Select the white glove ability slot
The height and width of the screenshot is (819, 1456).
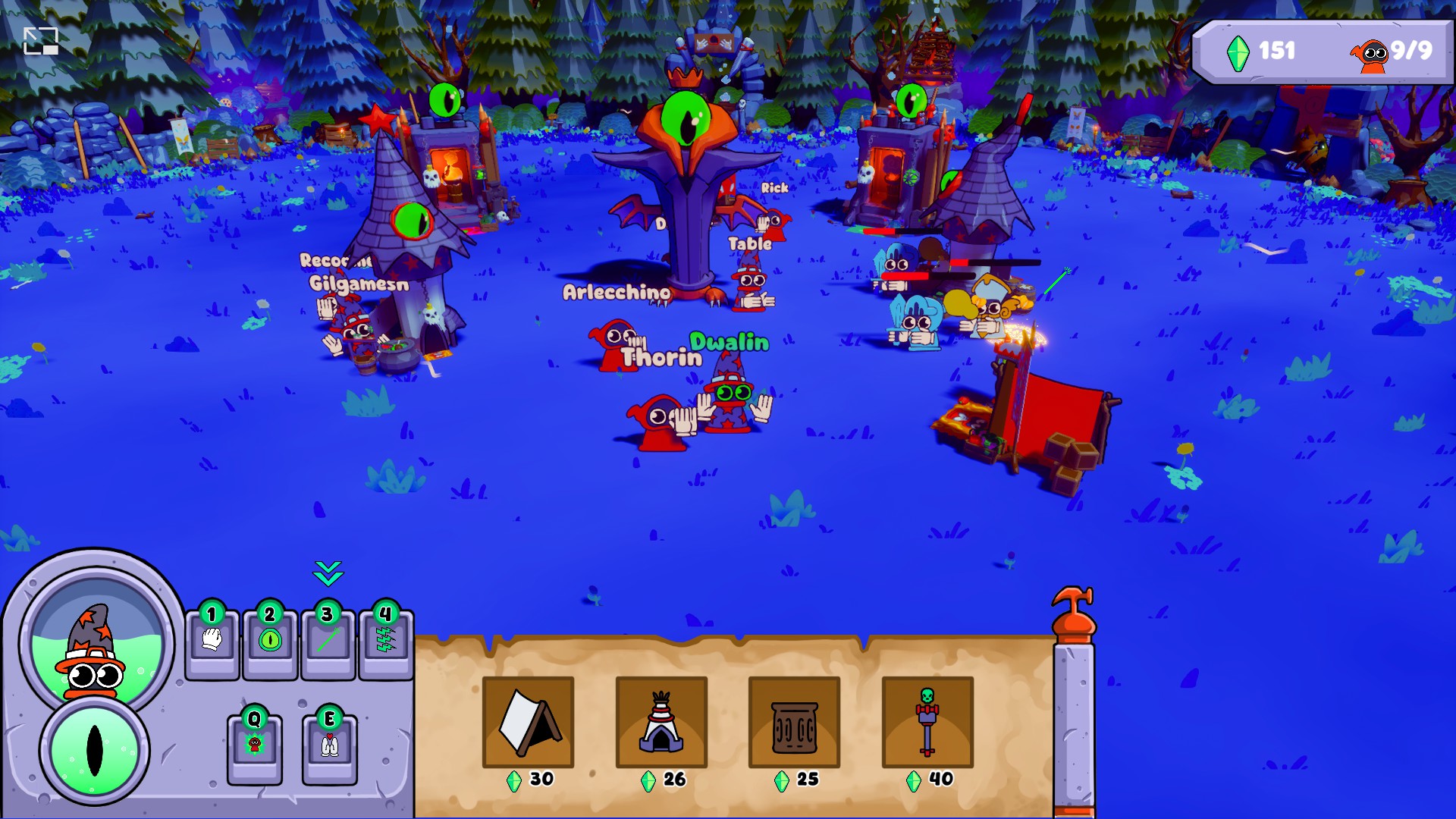click(x=212, y=641)
